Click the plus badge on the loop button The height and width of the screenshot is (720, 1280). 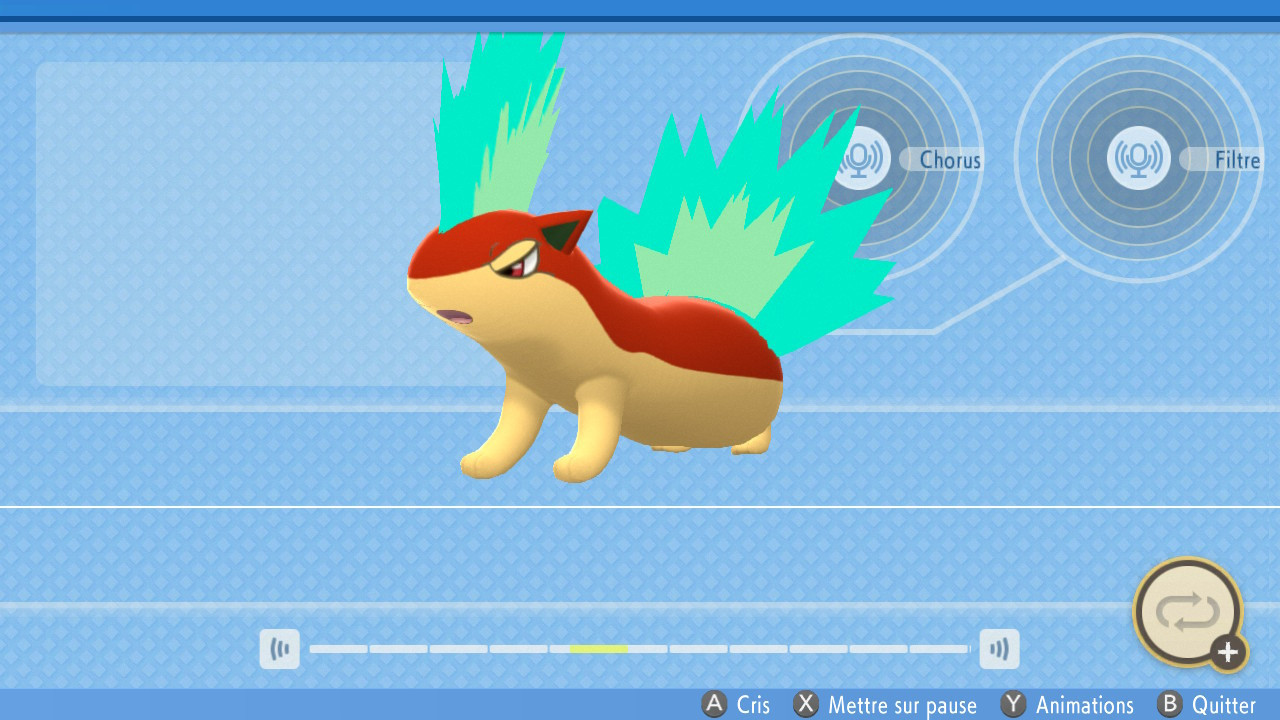pos(1226,653)
